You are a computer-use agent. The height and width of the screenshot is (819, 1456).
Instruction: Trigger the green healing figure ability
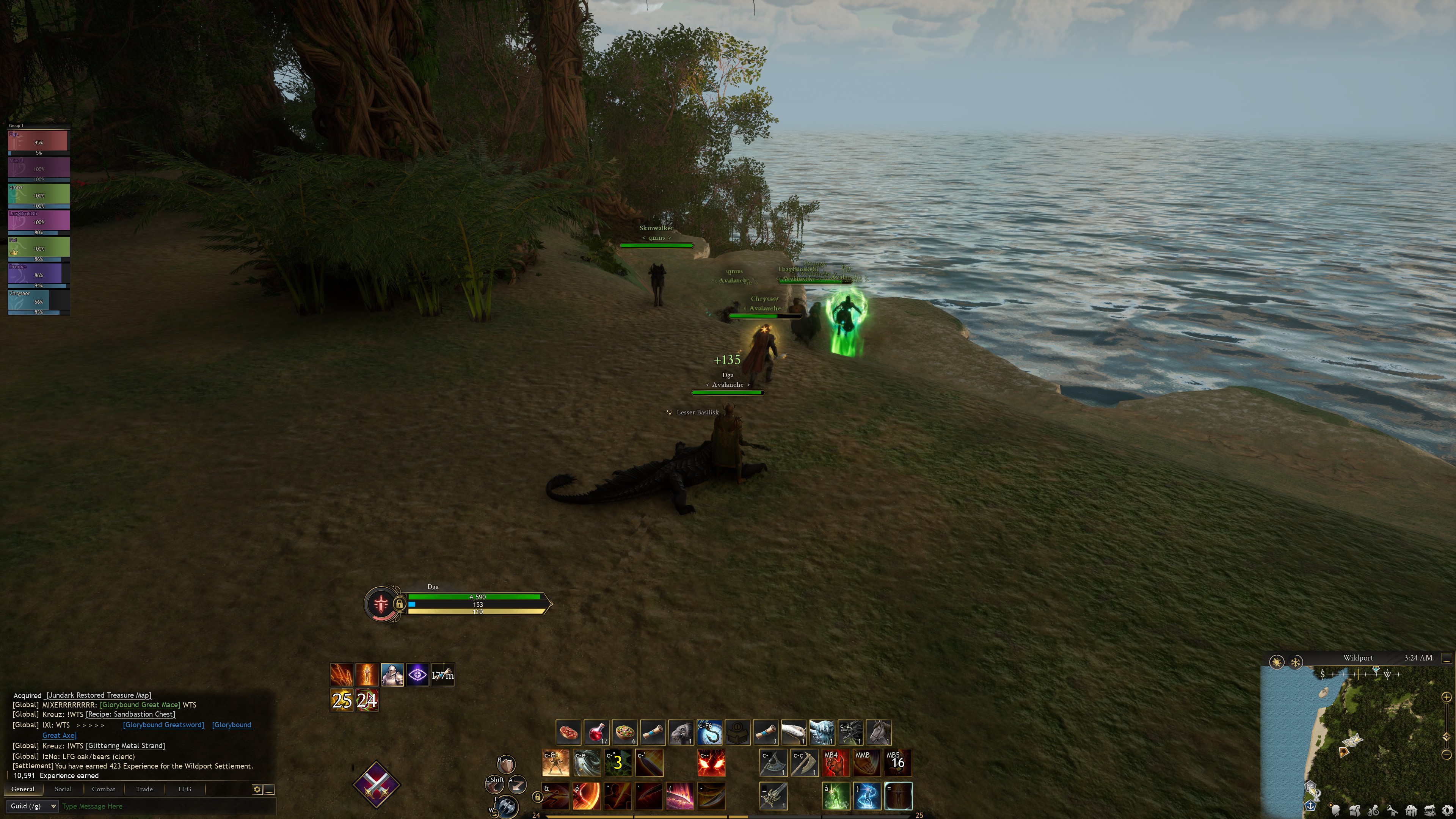(x=835, y=796)
